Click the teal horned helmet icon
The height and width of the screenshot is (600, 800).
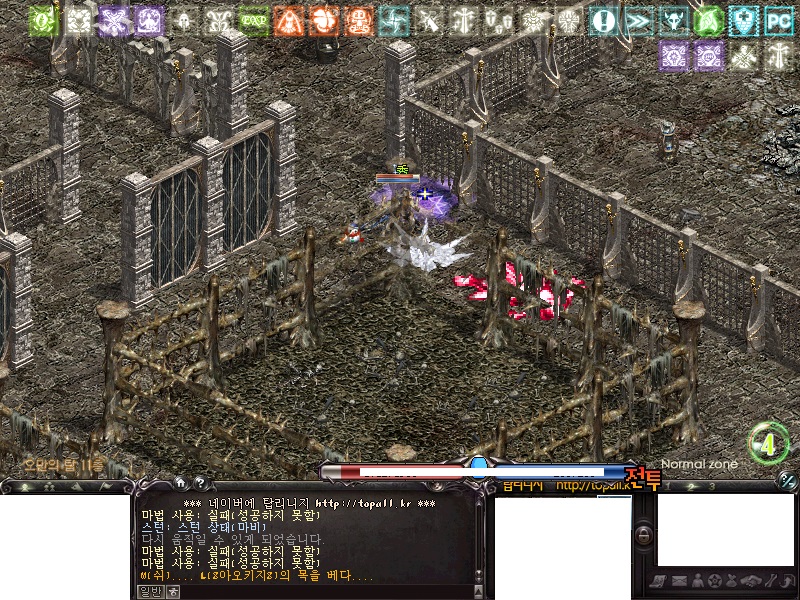(x=673, y=19)
